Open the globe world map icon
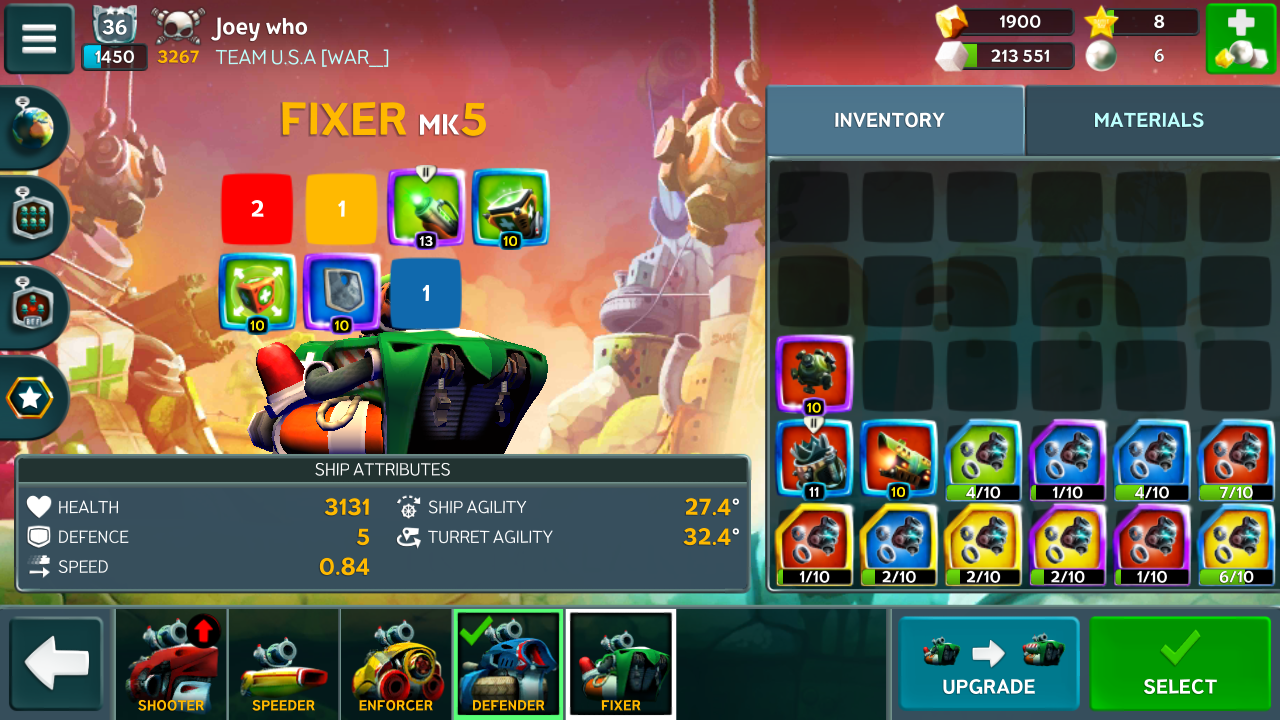1280x720 pixels. (x=33, y=127)
